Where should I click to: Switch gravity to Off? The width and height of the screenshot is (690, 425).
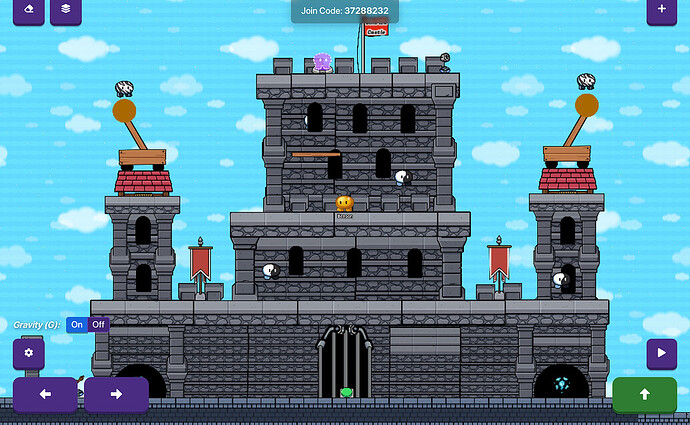pyautogui.click(x=98, y=325)
